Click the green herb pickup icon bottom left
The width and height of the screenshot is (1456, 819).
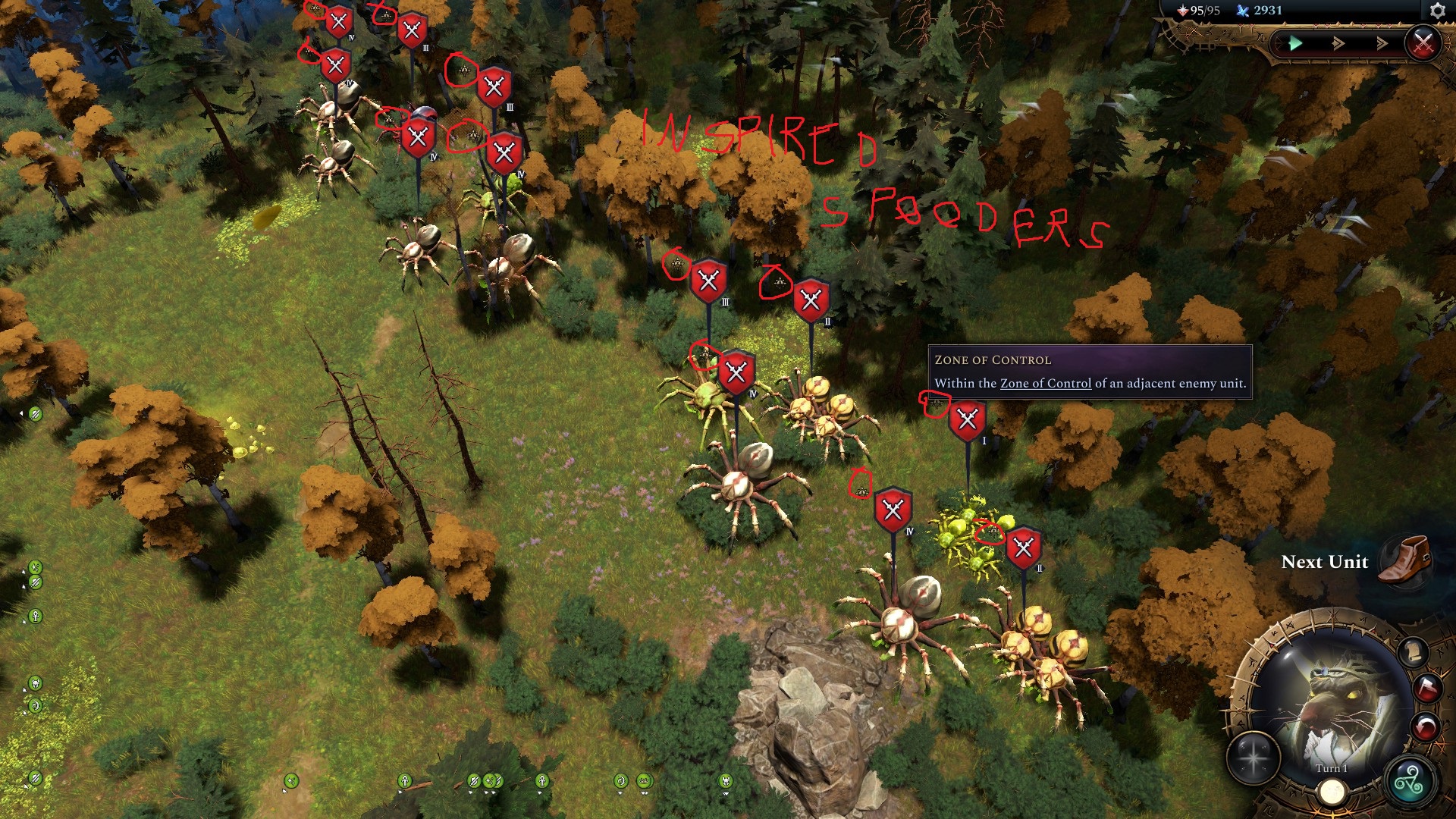pos(35,778)
